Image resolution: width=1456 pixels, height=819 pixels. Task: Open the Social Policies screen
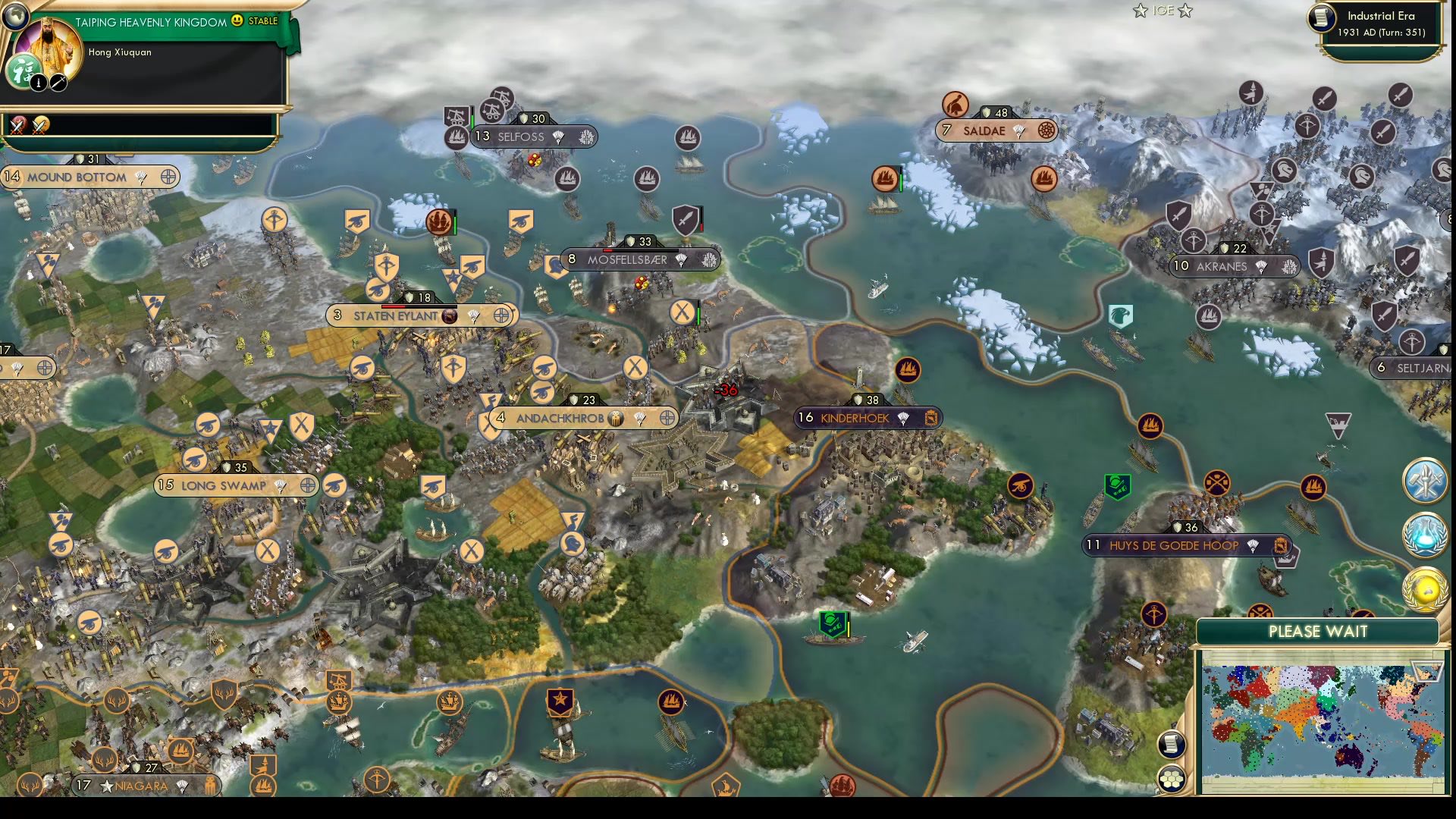(x=1426, y=483)
